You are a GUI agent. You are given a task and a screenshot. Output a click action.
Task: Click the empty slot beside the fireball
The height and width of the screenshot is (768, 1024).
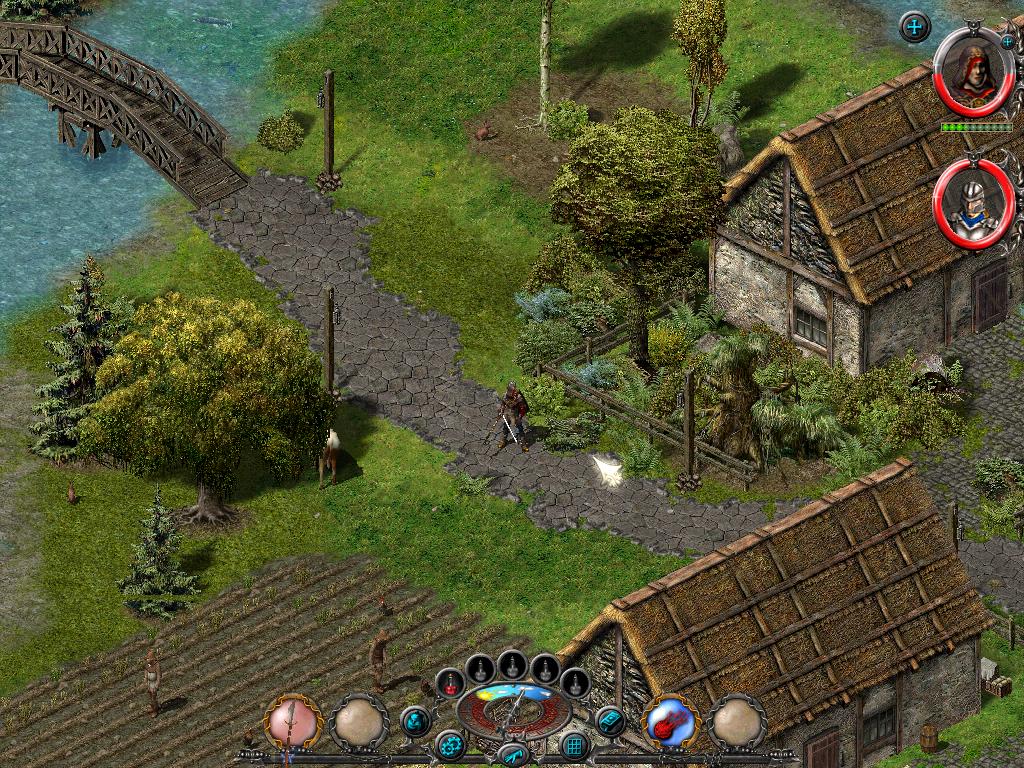pyautogui.click(x=737, y=721)
